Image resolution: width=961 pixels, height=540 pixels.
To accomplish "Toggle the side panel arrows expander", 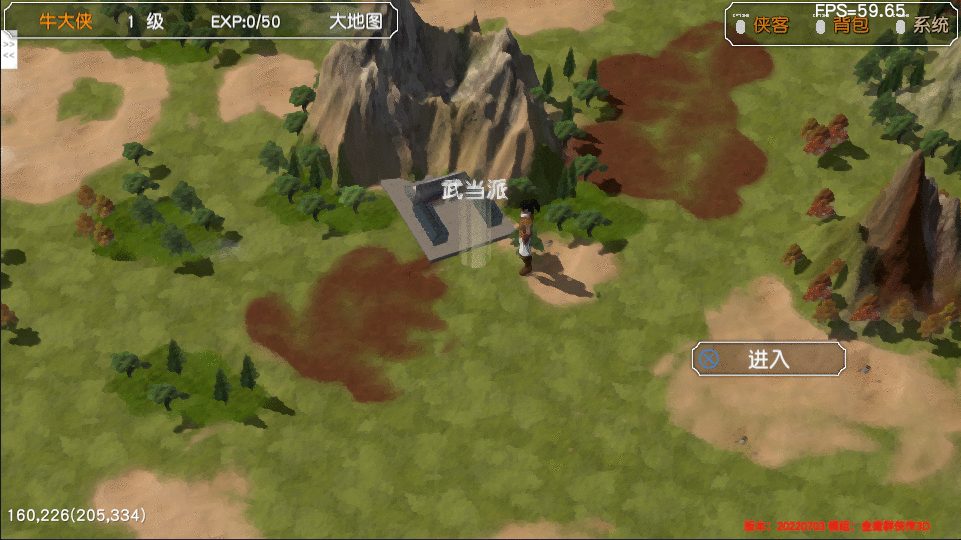I will point(9,50).
